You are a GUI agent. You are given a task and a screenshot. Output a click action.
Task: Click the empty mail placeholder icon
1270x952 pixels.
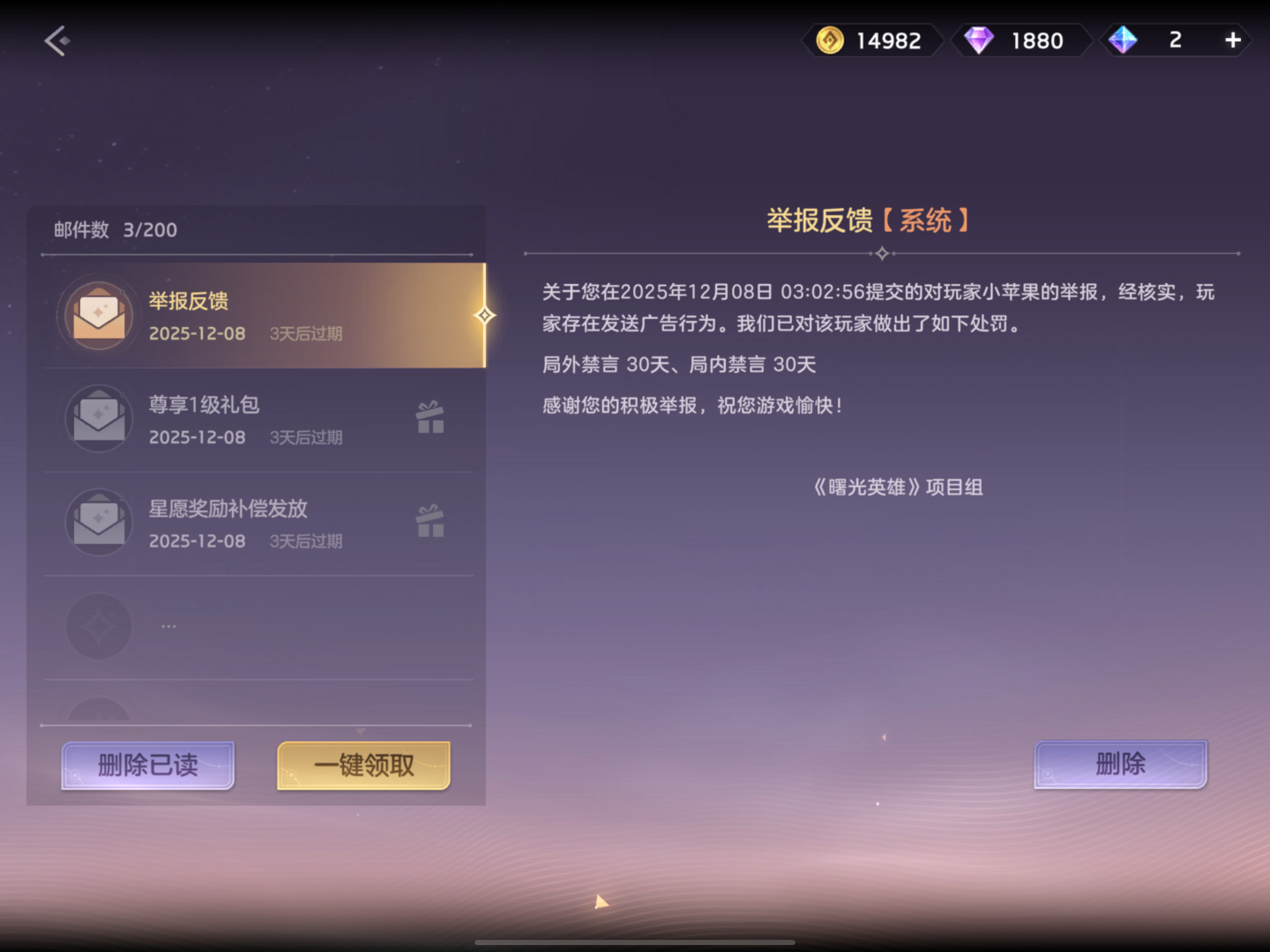[x=99, y=626]
